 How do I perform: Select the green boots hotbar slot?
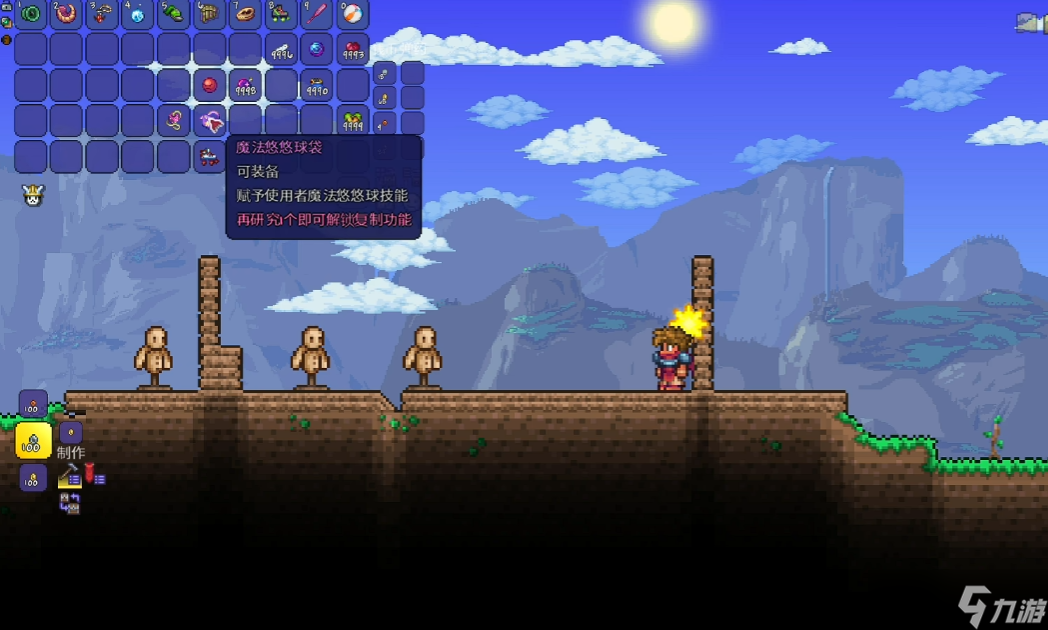point(174,14)
